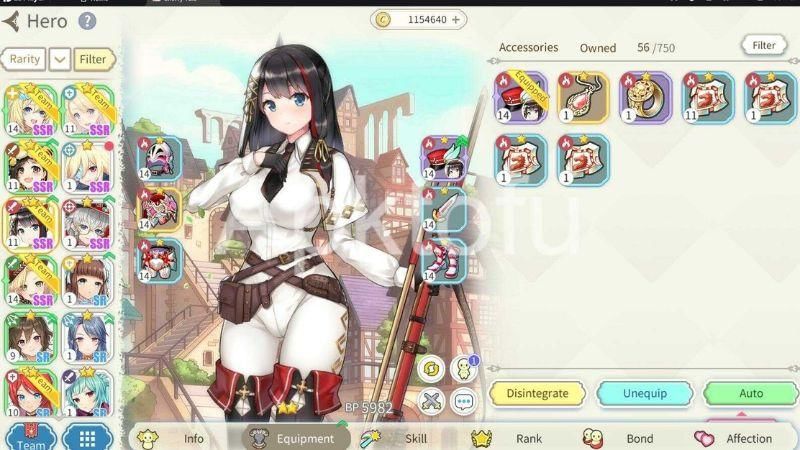Image resolution: width=800 pixels, height=450 pixels.
Task: Go back from the Hero screen
Action: pyautogui.click(x=11, y=20)
